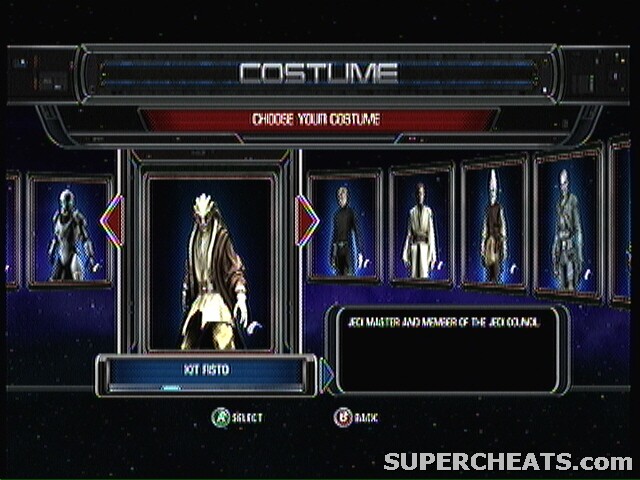The height and width of the screenshot is (480, 640).
Task: Select the Kit Fisto costume portrait
Action: 210,262
